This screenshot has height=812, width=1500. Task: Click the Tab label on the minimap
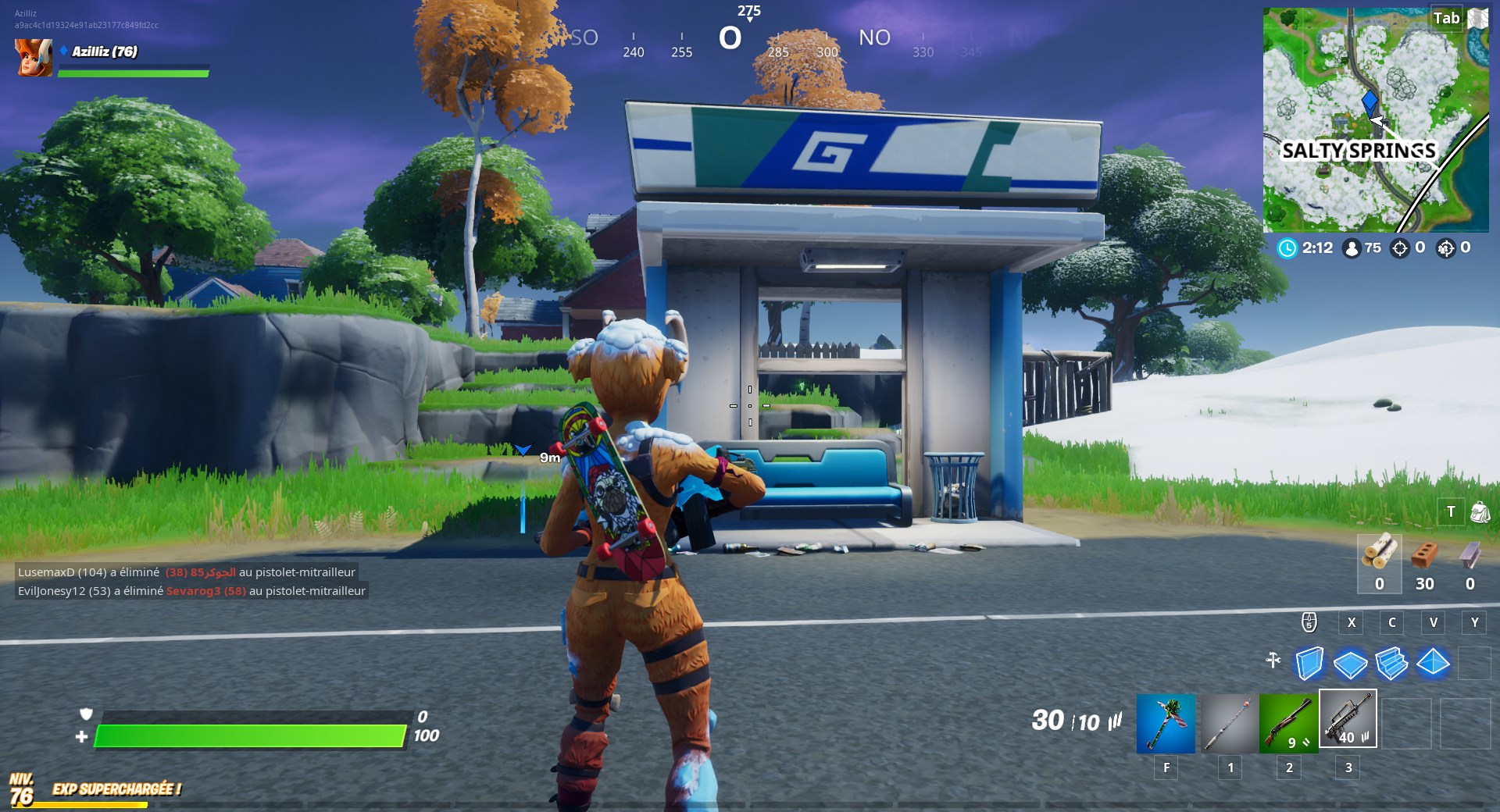(1448, 17)
